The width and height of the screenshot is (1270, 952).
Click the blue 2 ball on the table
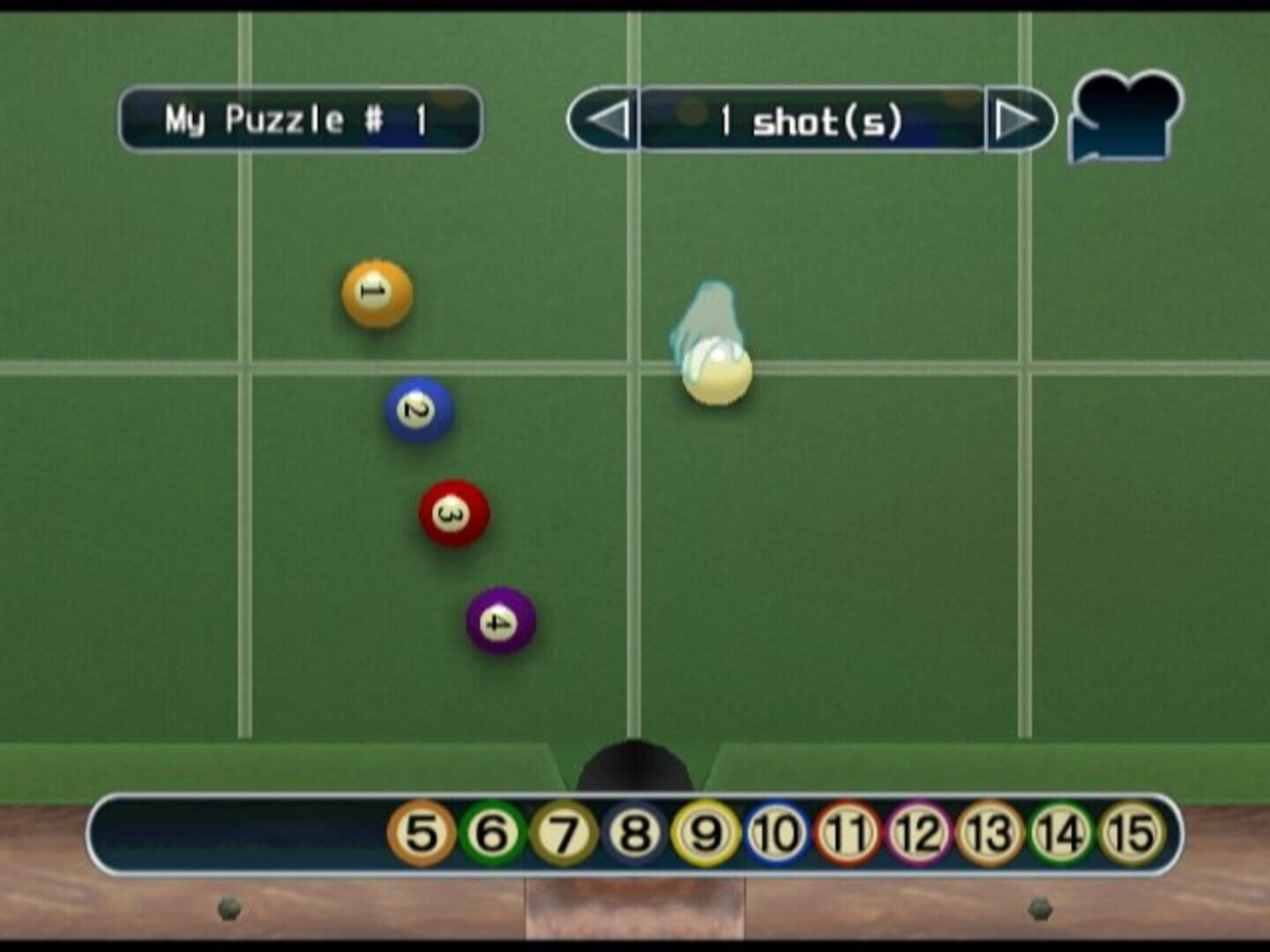(417, 409)
